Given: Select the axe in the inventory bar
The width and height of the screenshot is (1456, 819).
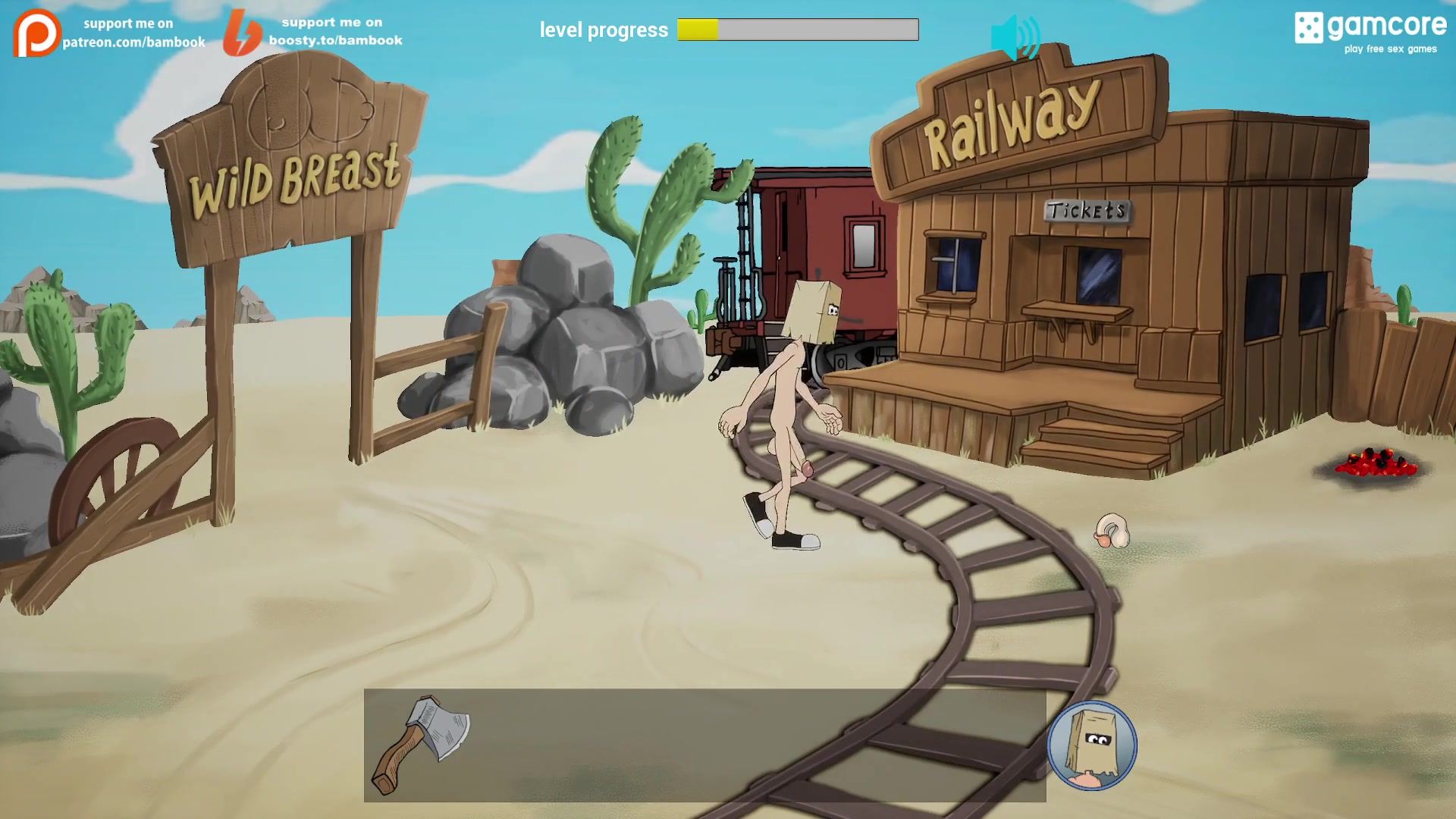Looking at the screenshot, I should pyautogui.click(x=422, y=744).
